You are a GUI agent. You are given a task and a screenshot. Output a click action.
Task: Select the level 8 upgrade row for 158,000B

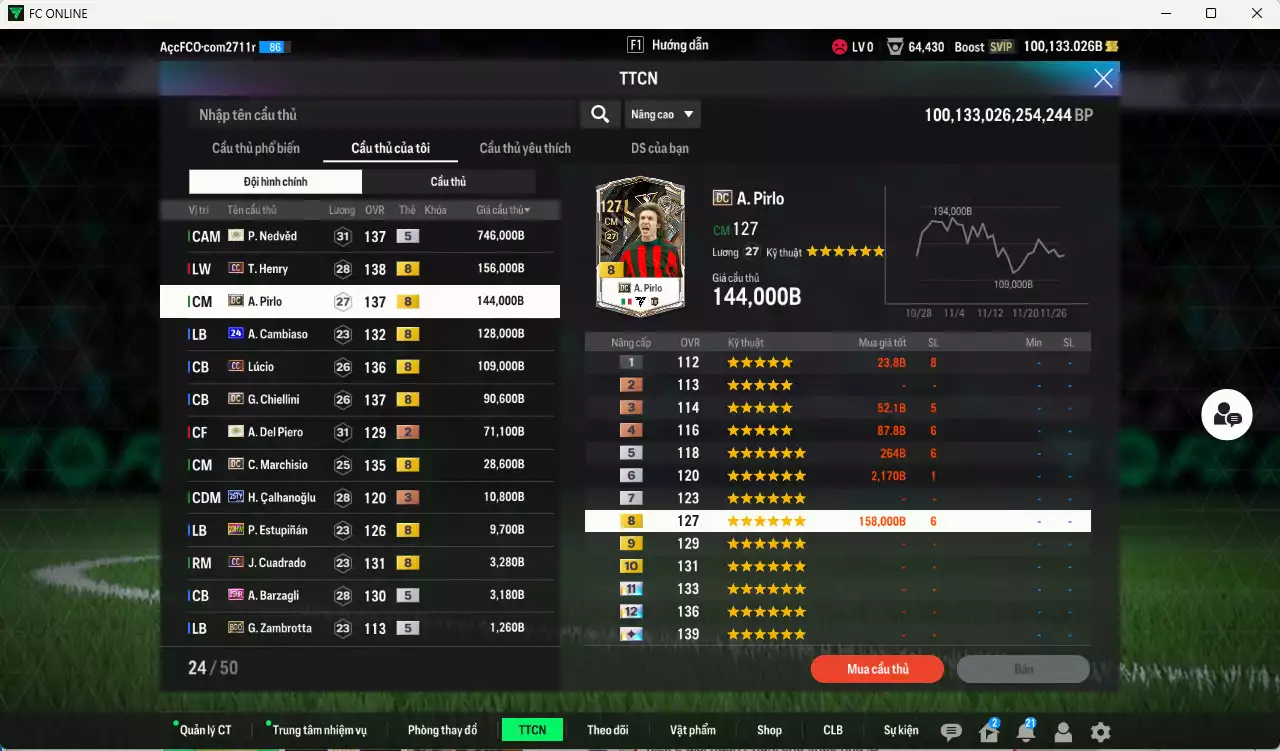pyautogui.click(x=838, y=520)
